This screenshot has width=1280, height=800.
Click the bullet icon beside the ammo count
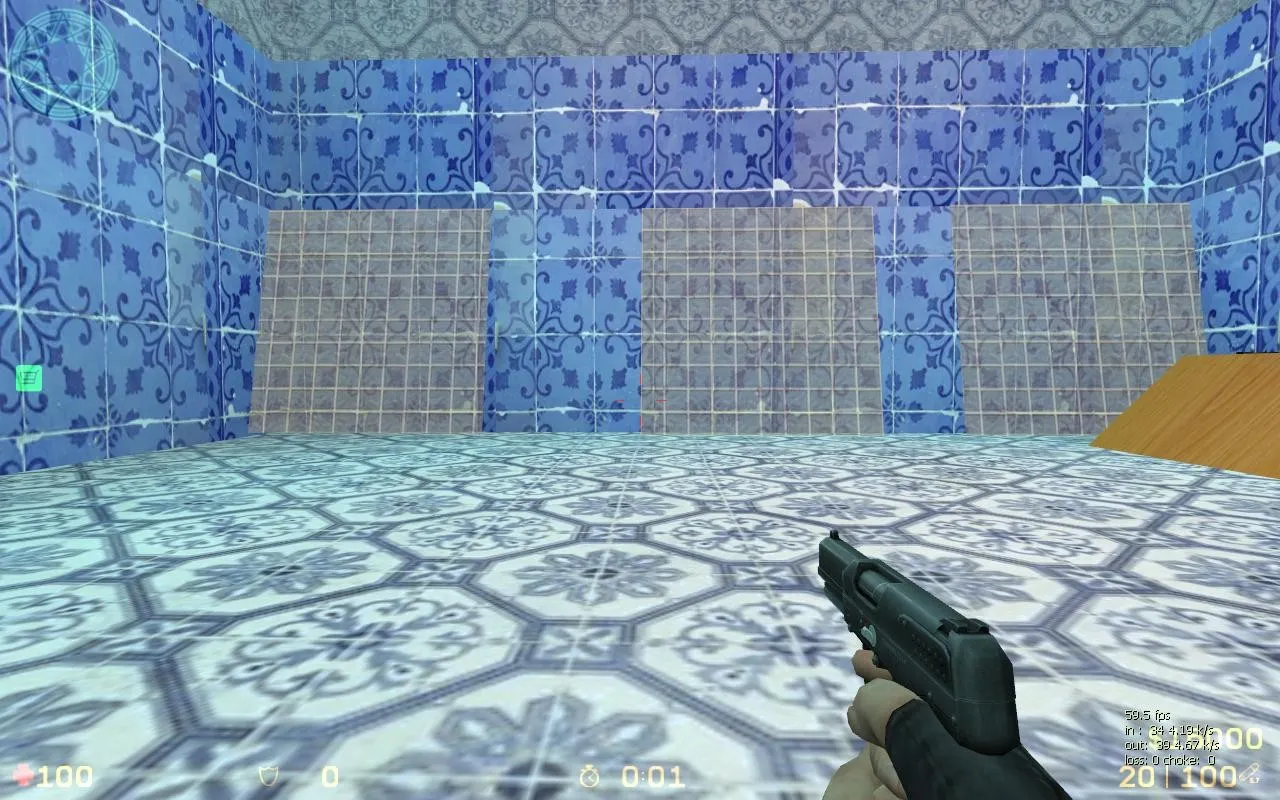(x=1249, y=770)
